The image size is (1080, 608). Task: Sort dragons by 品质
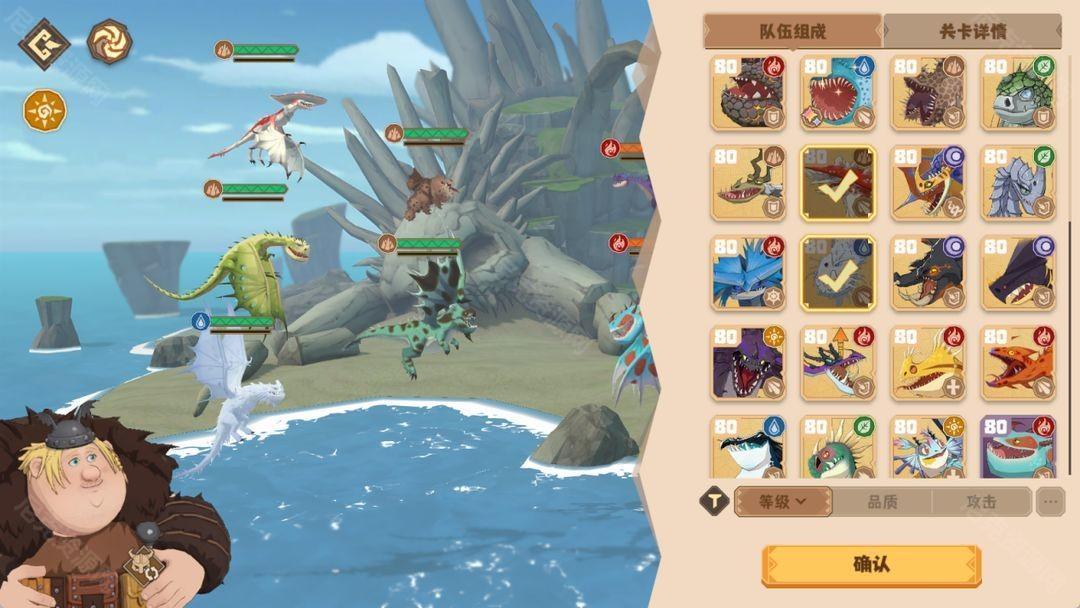[882, 501]
